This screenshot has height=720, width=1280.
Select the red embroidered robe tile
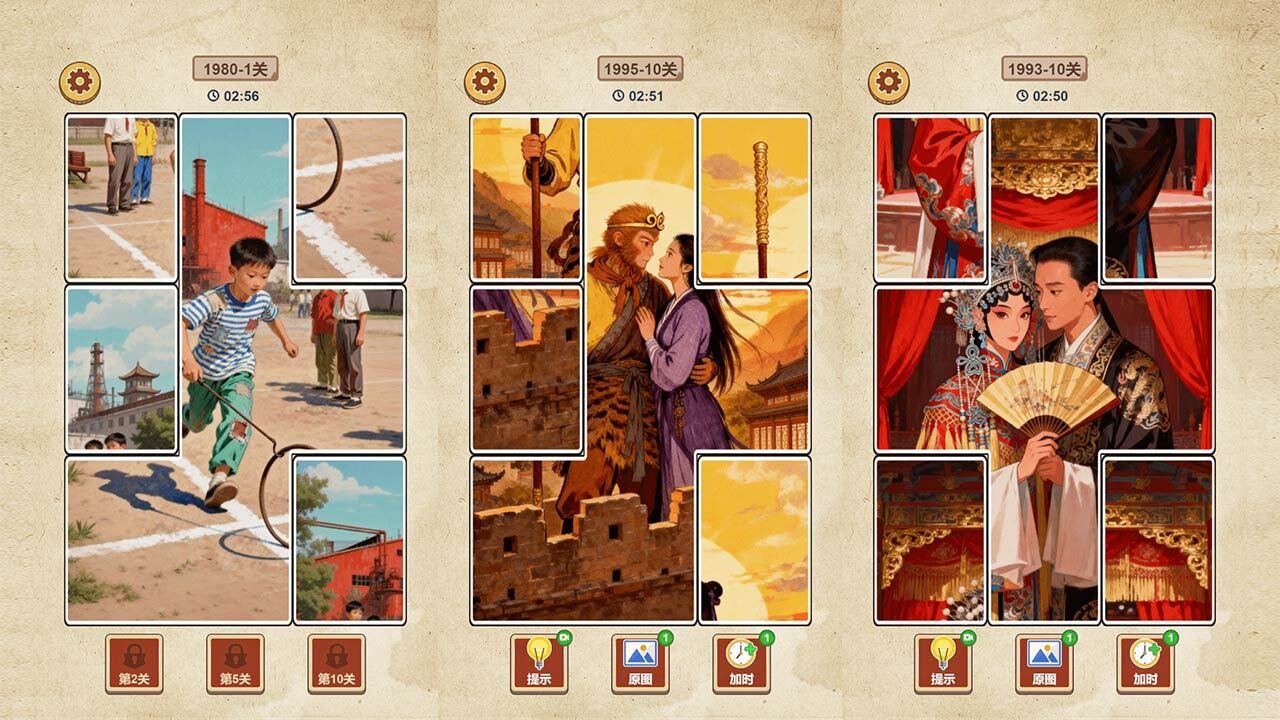click(930, 197)
